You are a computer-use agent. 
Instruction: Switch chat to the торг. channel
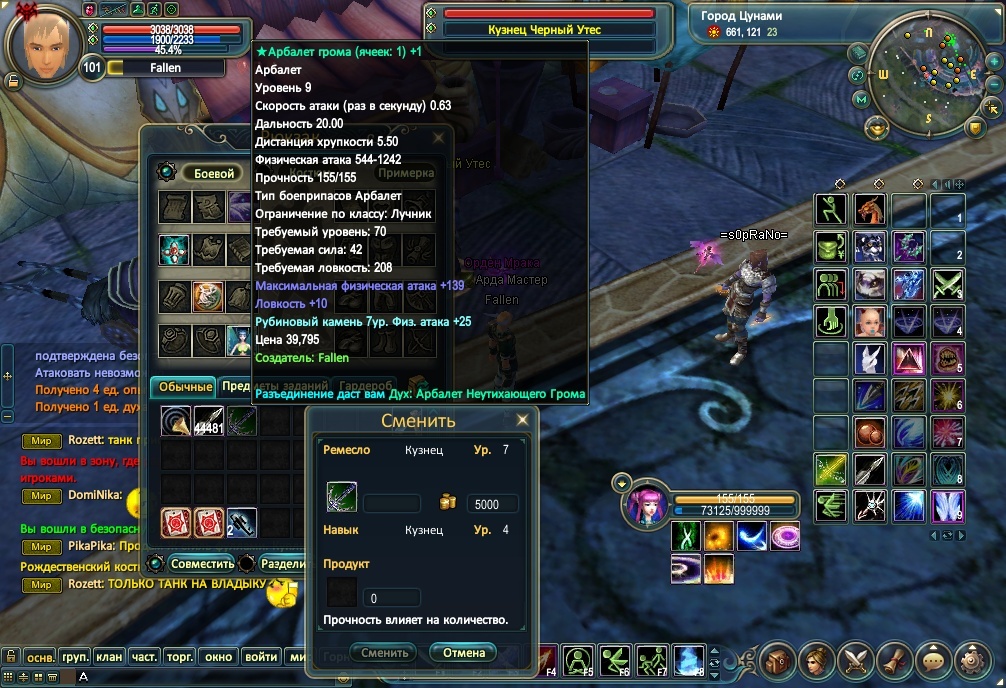180,657
